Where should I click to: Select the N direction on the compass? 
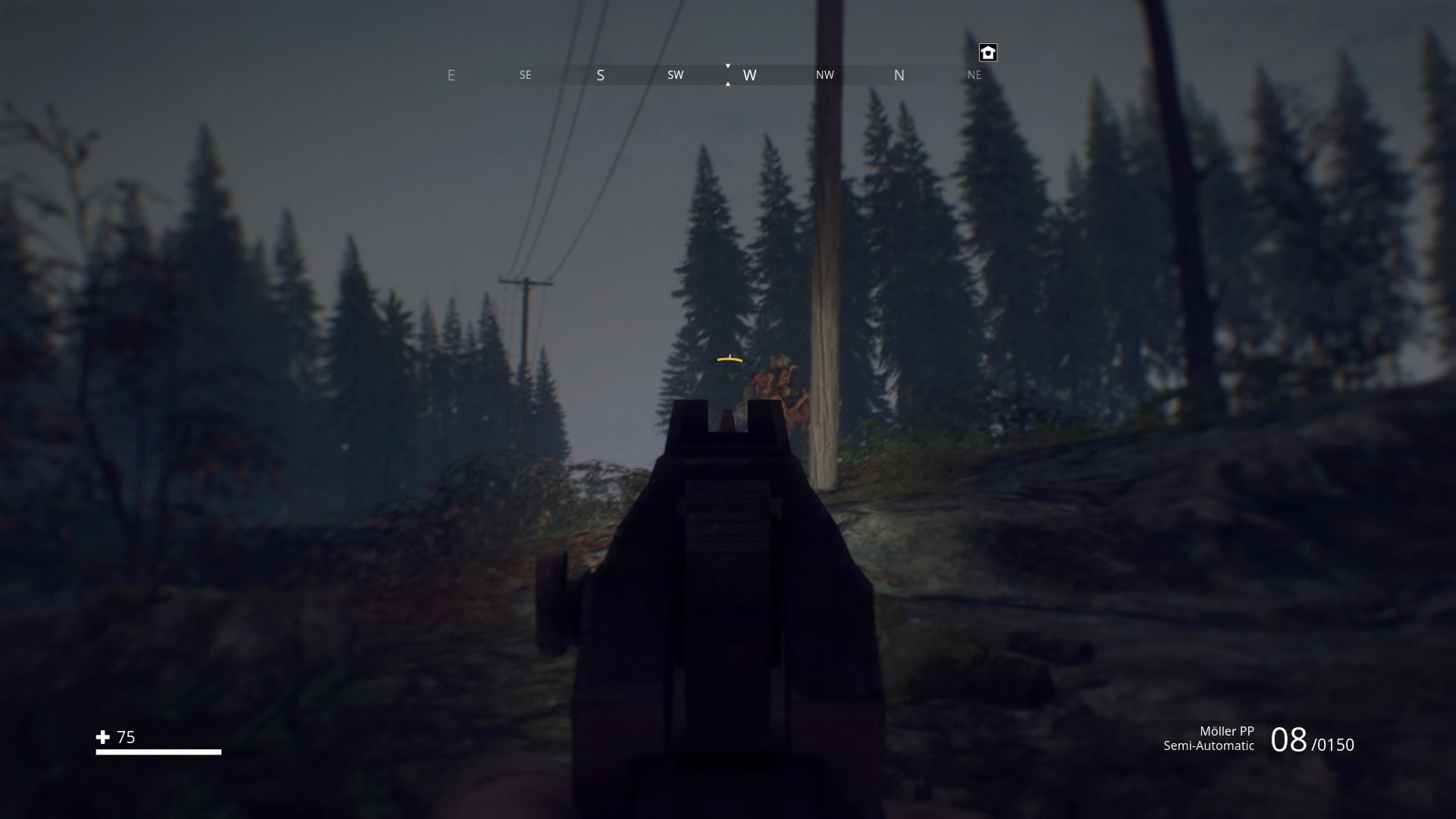(899, 75)
